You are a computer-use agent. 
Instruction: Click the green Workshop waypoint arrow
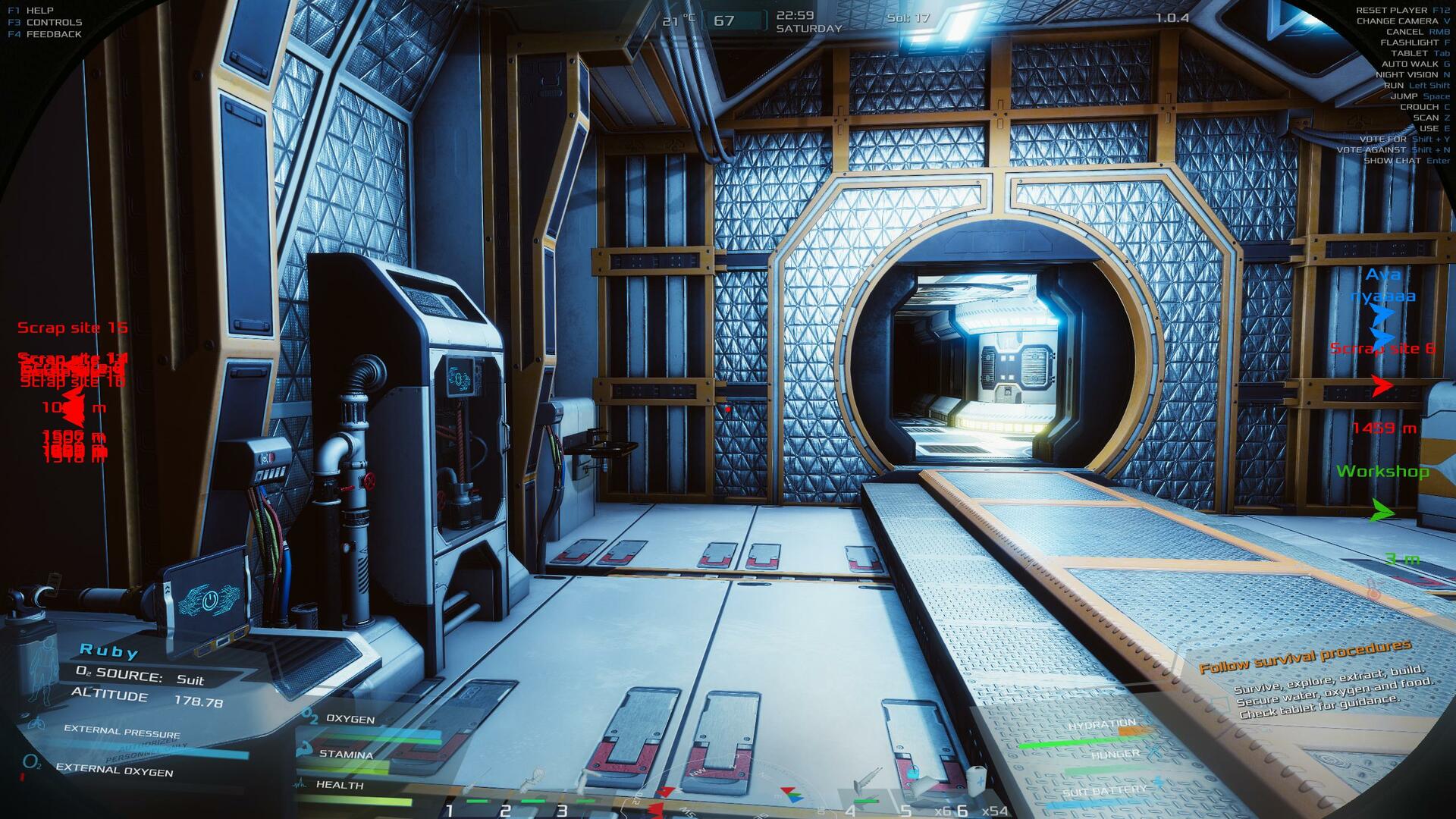tap(1382, 512)
